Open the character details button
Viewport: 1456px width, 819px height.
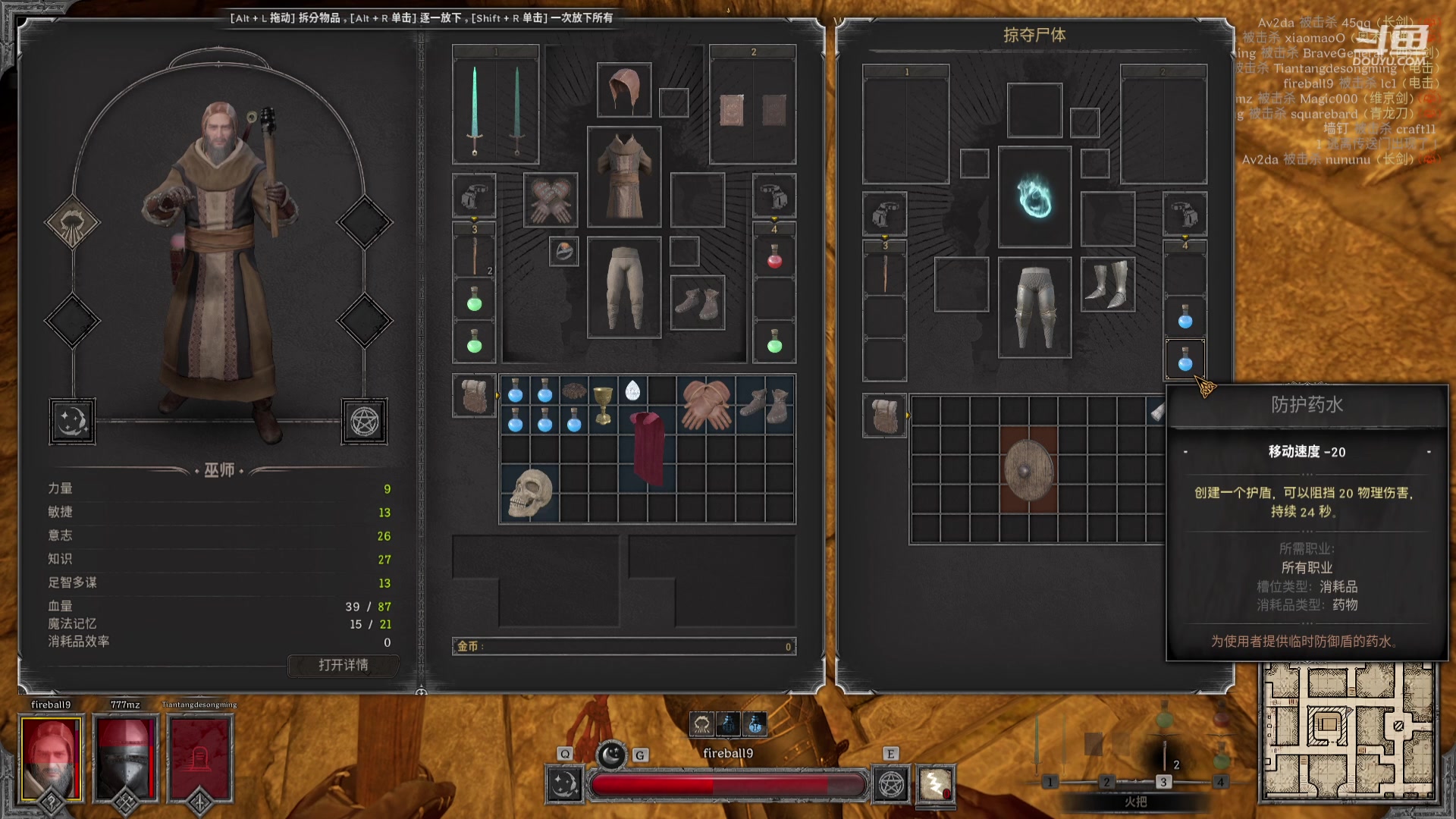(343, 665)
